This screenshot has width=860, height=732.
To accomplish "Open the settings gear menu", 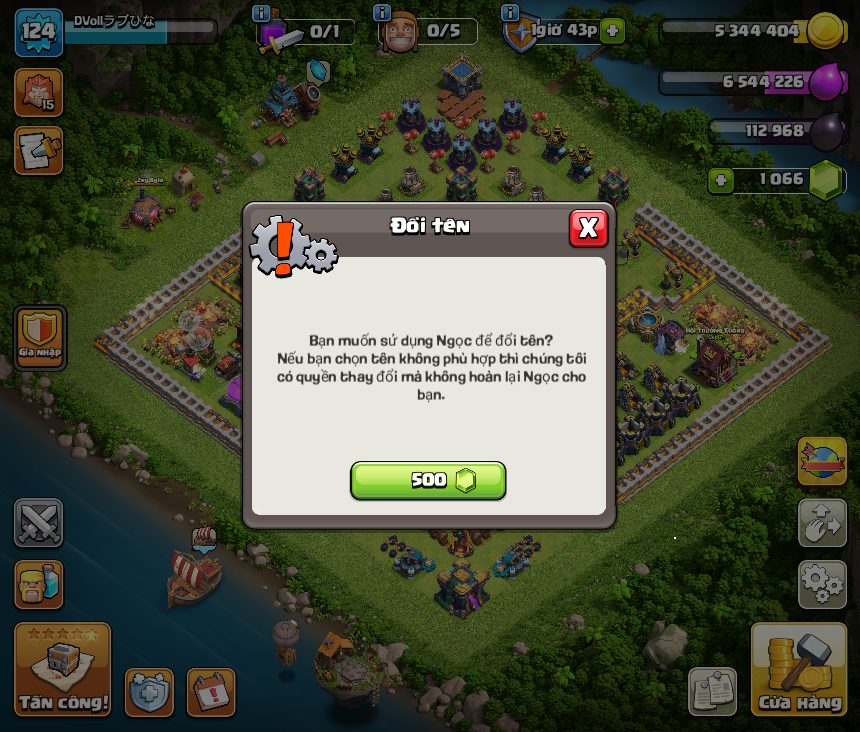I will (822, 583).
